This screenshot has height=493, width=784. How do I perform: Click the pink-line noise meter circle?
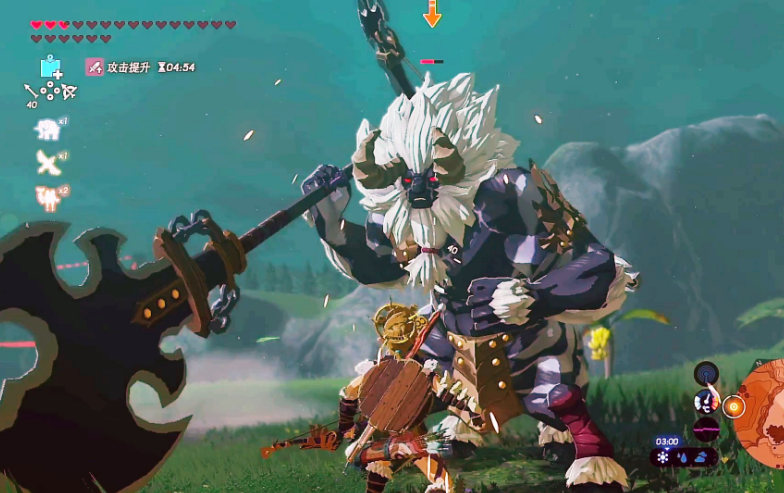(706, 429)
